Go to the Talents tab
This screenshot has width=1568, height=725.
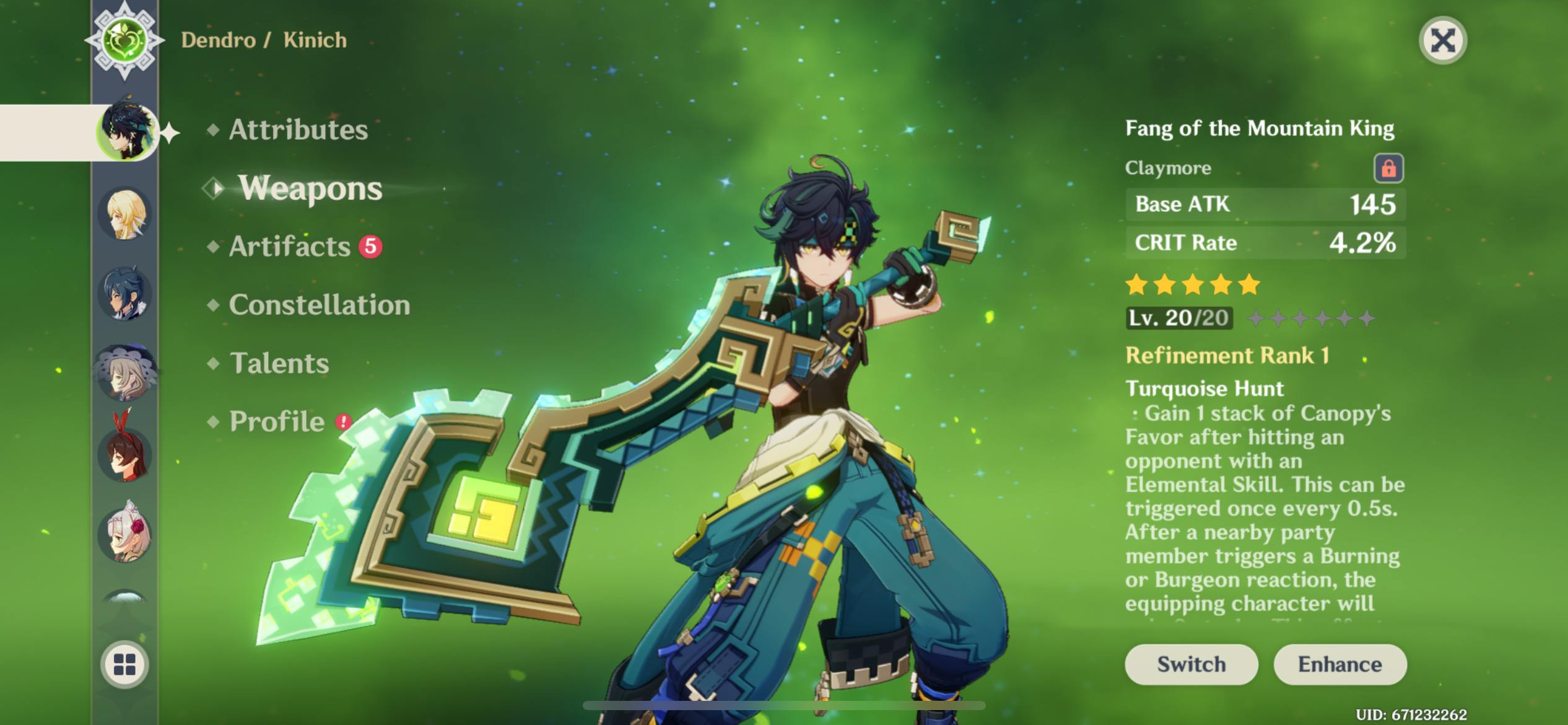279,363
